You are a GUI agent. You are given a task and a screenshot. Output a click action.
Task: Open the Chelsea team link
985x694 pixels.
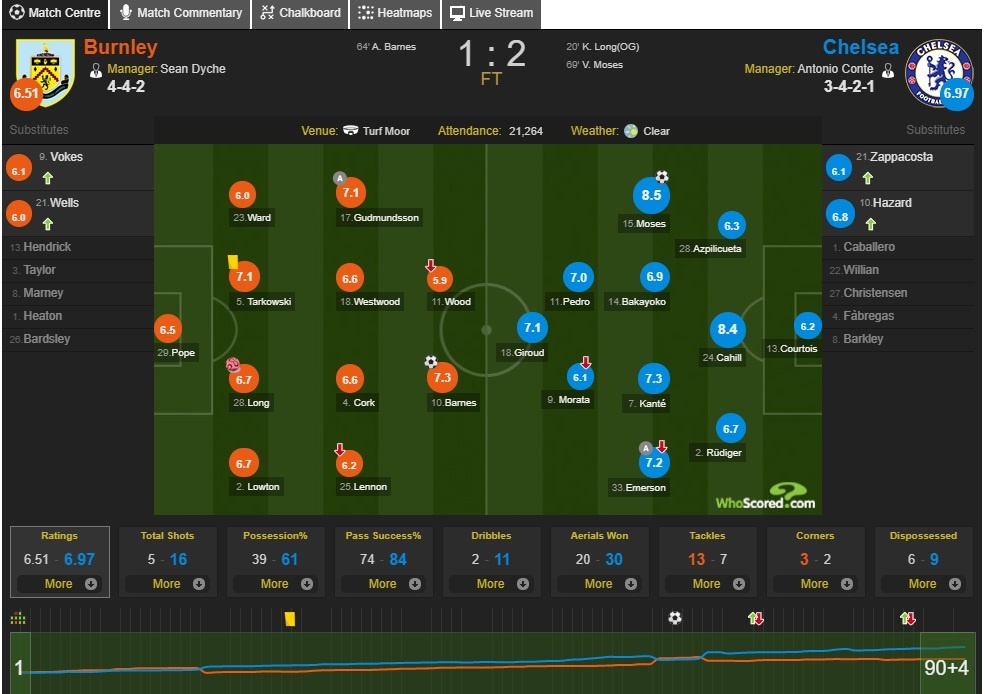tap(860, 47)
